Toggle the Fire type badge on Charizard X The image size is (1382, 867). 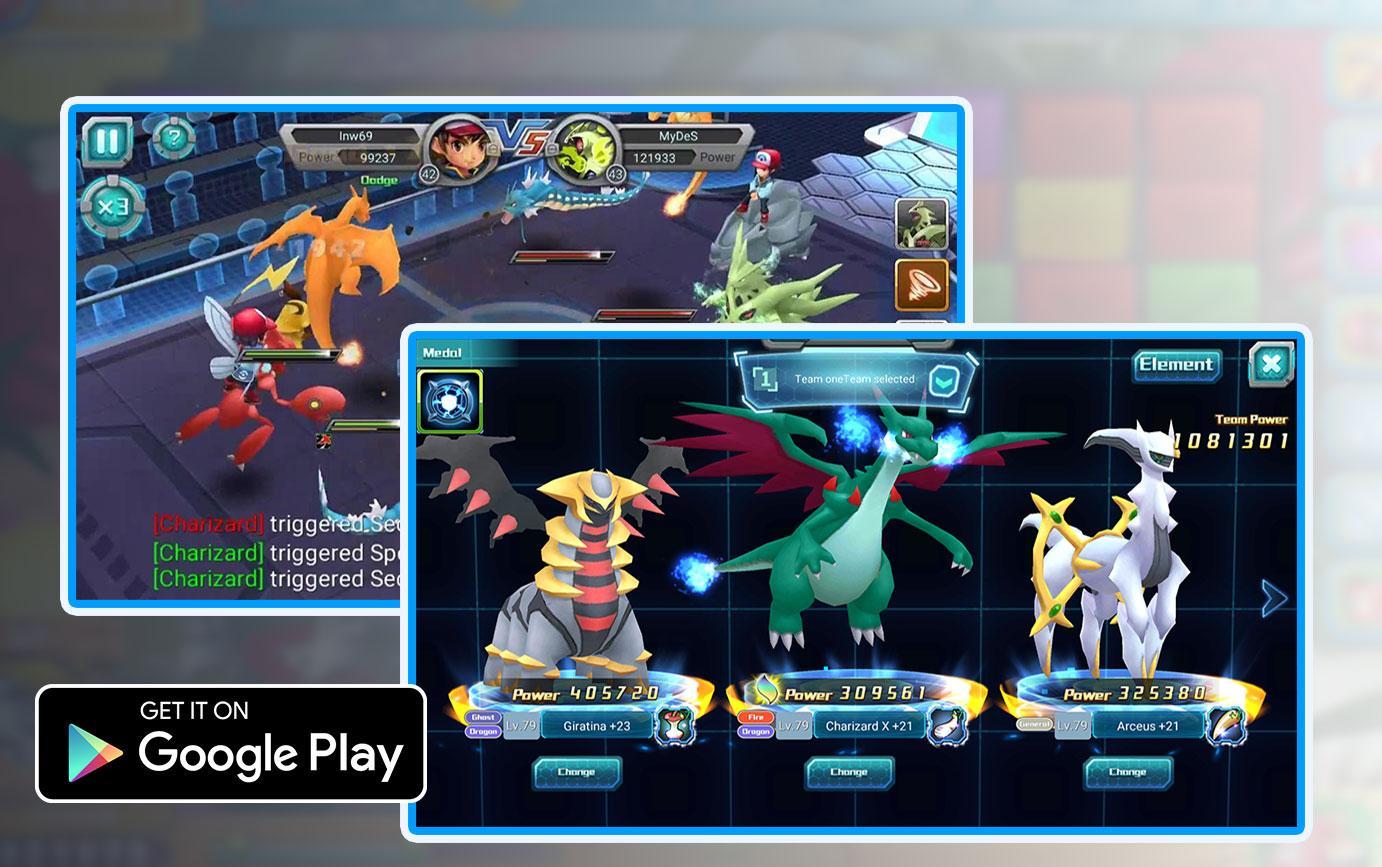click(x=756, y=717)
